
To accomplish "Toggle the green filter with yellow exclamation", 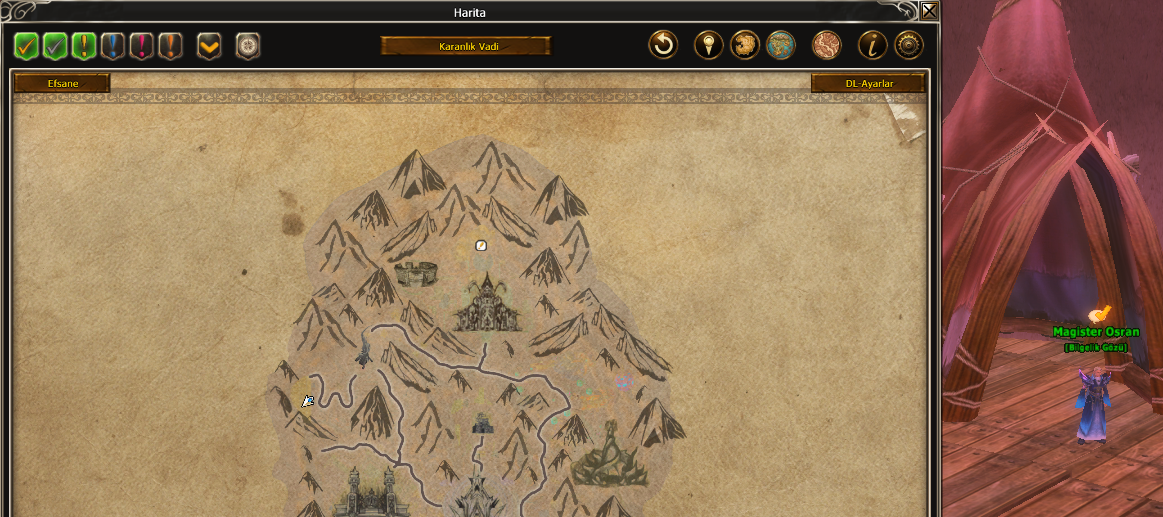I will (84, 46).
